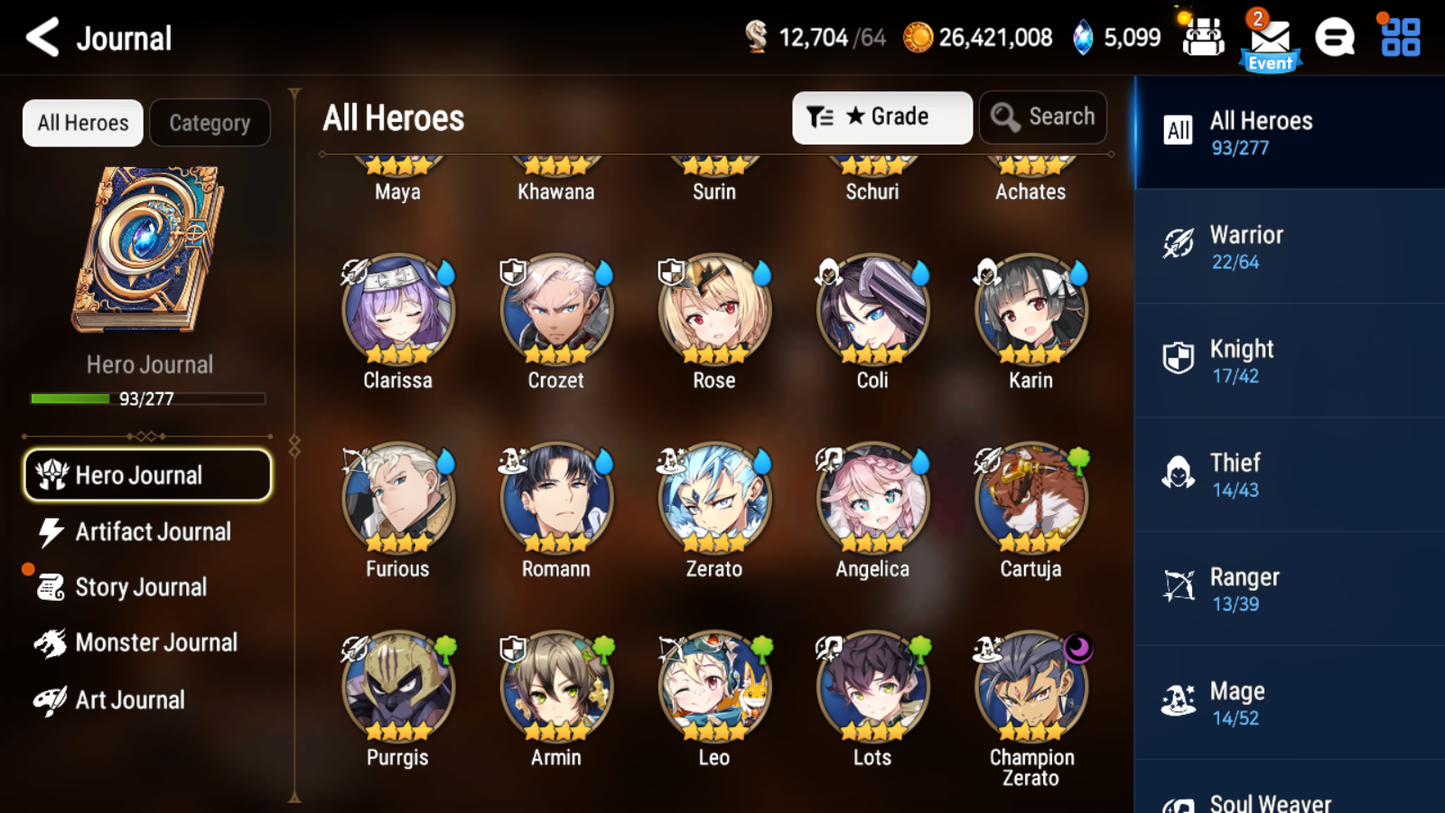1445x813 pixels.
Task: Select the Knight class category
Action: click(x=1288, y=360)
